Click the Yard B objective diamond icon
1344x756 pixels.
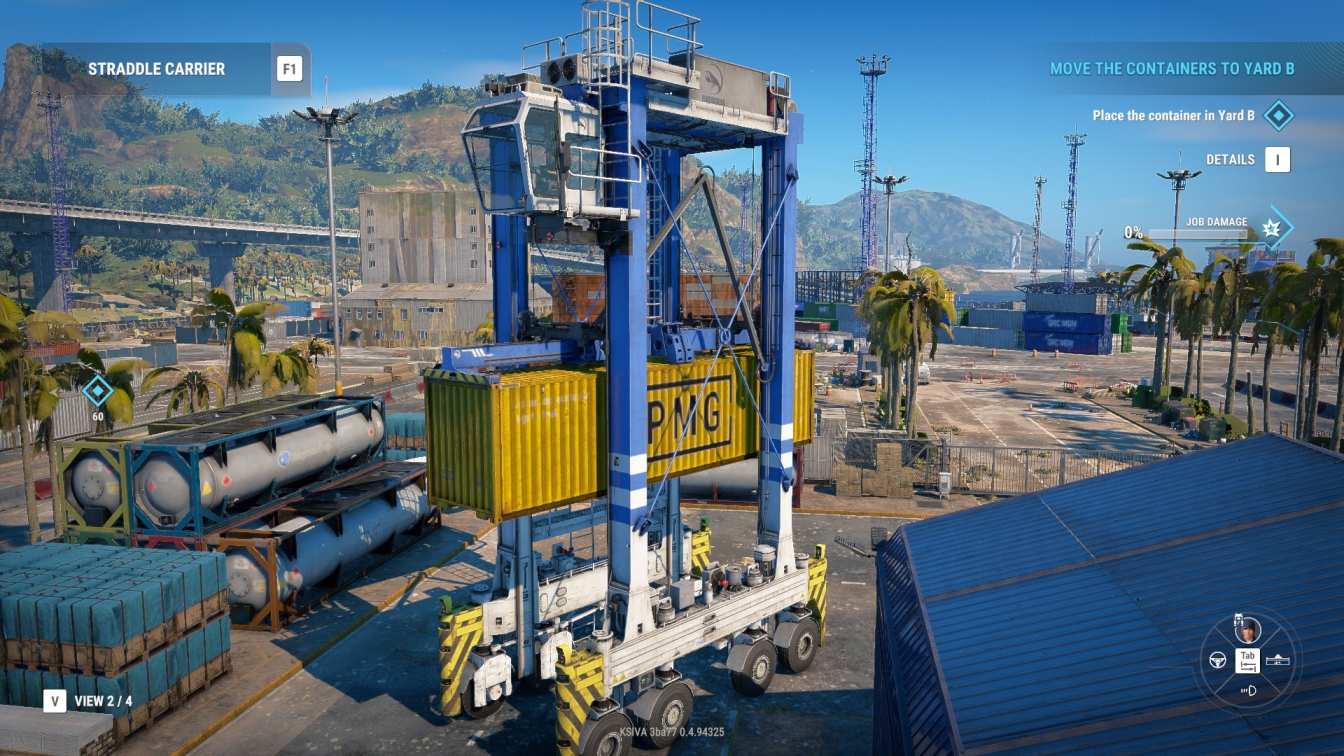1278,115
